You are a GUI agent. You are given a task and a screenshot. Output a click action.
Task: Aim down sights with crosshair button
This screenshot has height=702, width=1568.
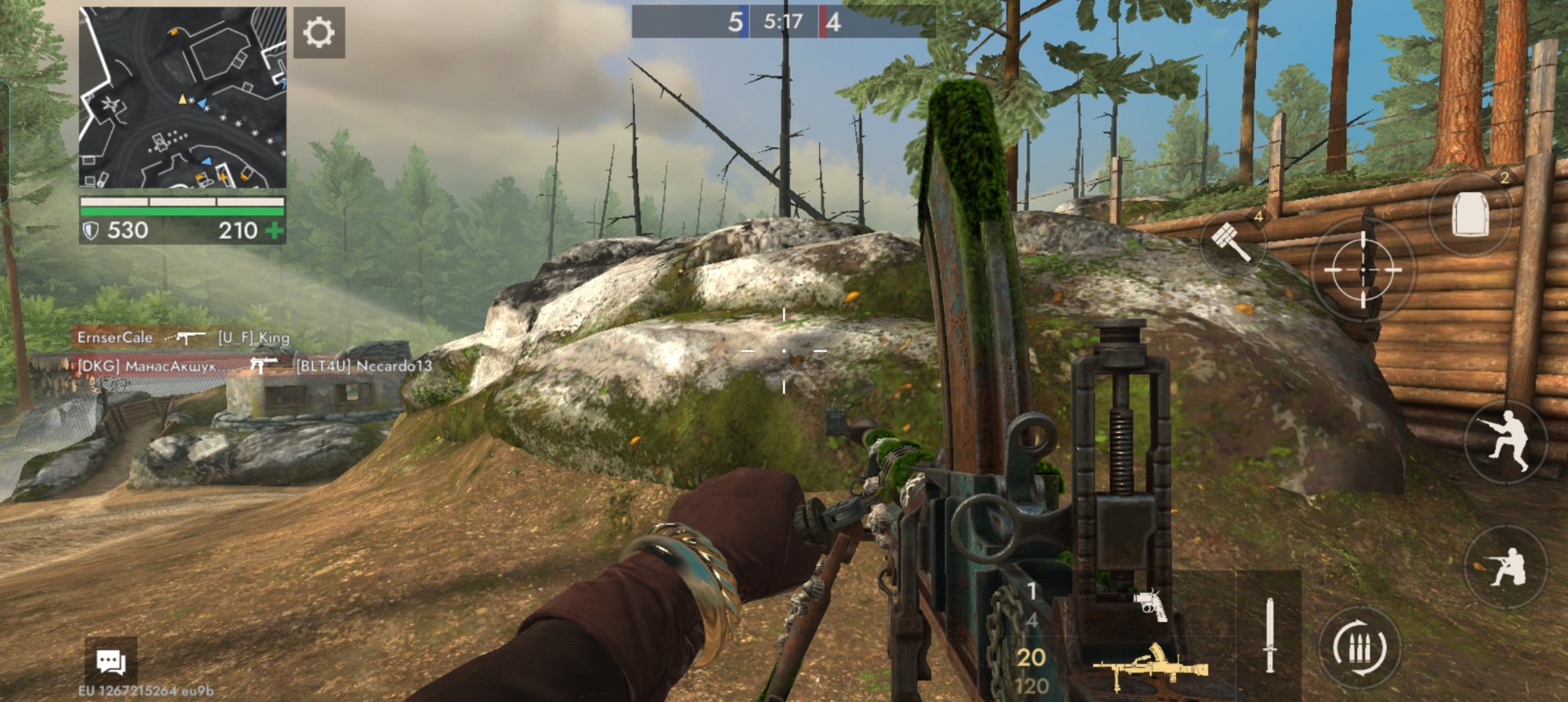point(1362,269)
